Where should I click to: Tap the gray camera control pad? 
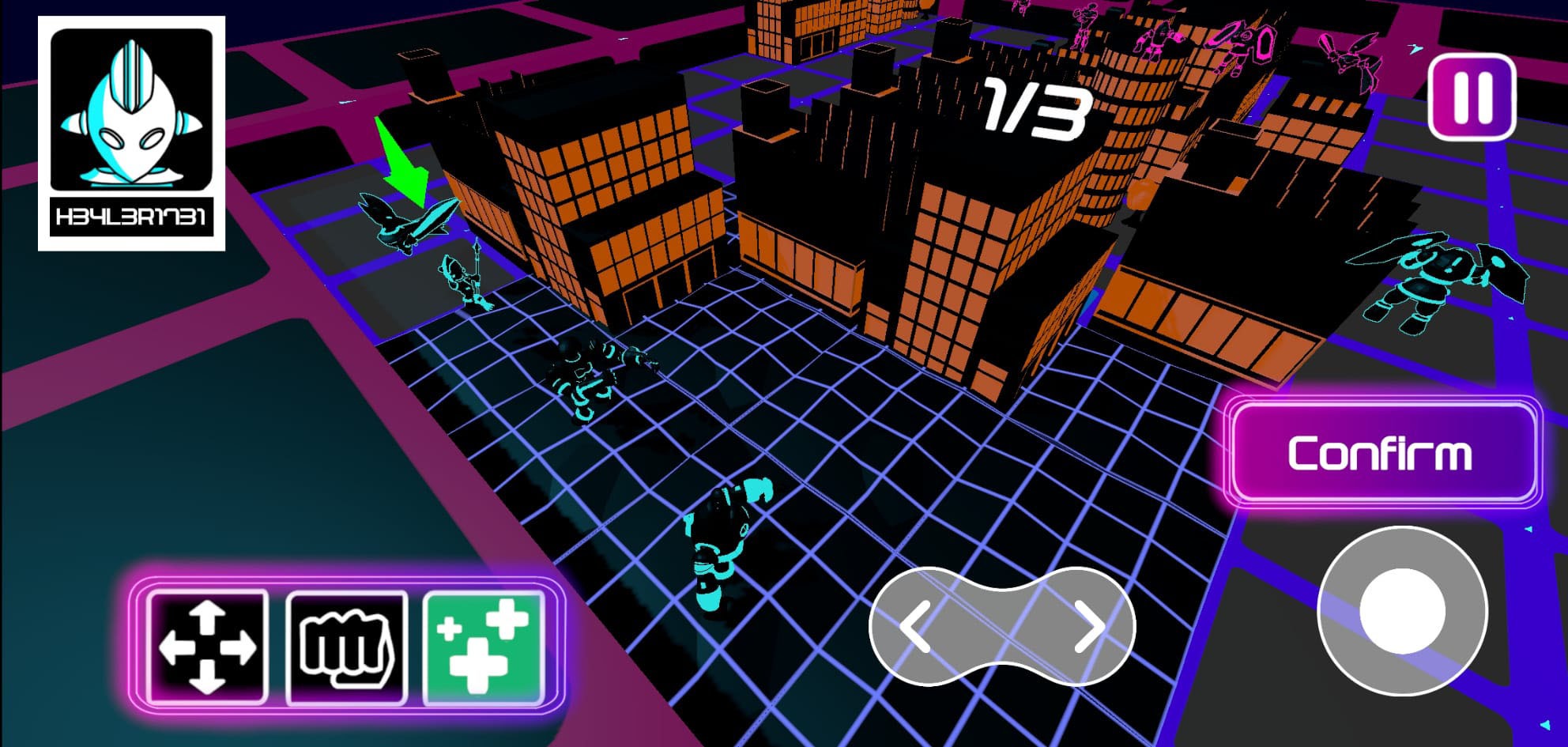(1002, 627)
